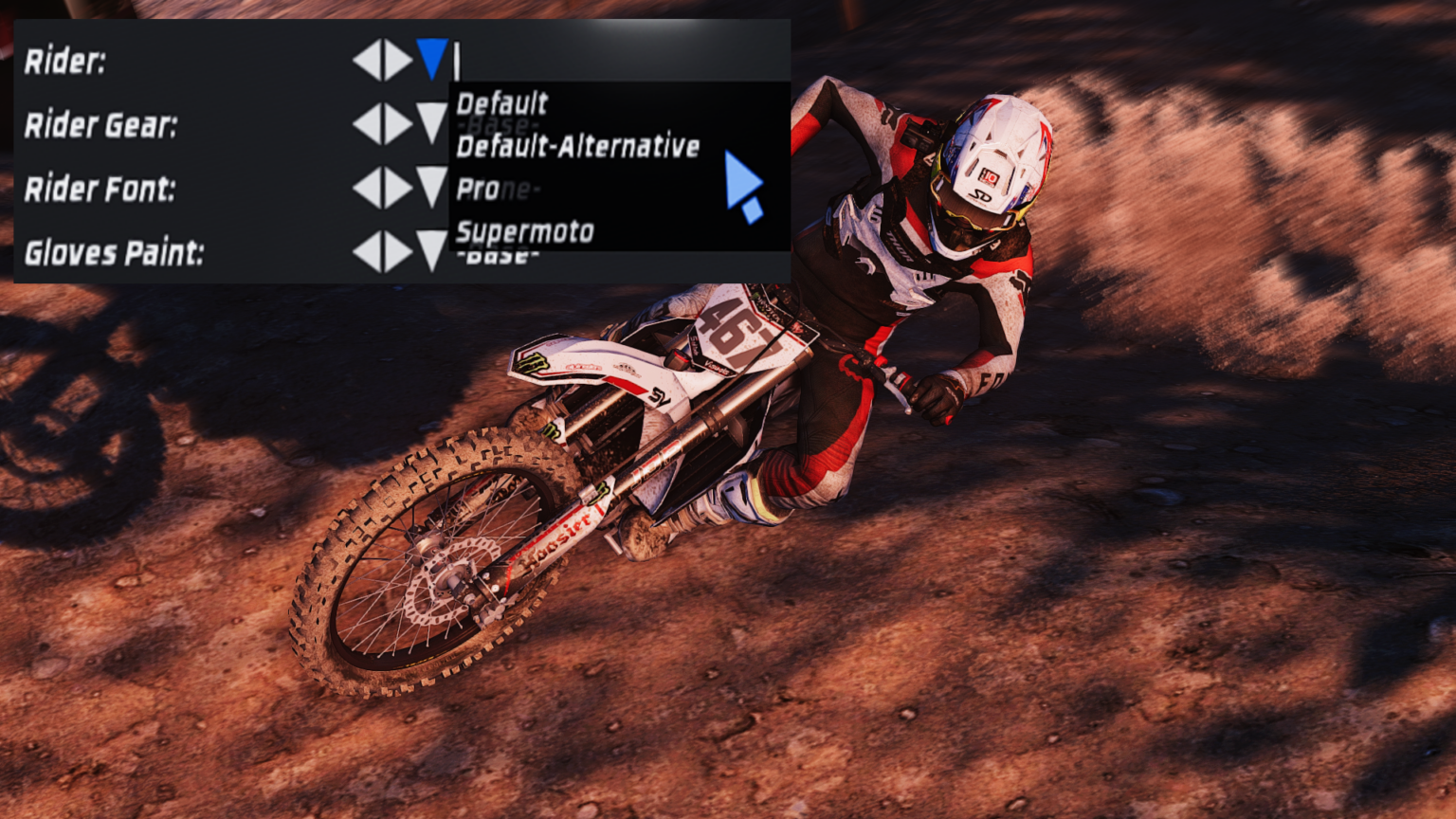Click the right arrow for Rider
The height and width of the screenshot is (819, 1456).
pyautogui.click(x=395, y=61)
